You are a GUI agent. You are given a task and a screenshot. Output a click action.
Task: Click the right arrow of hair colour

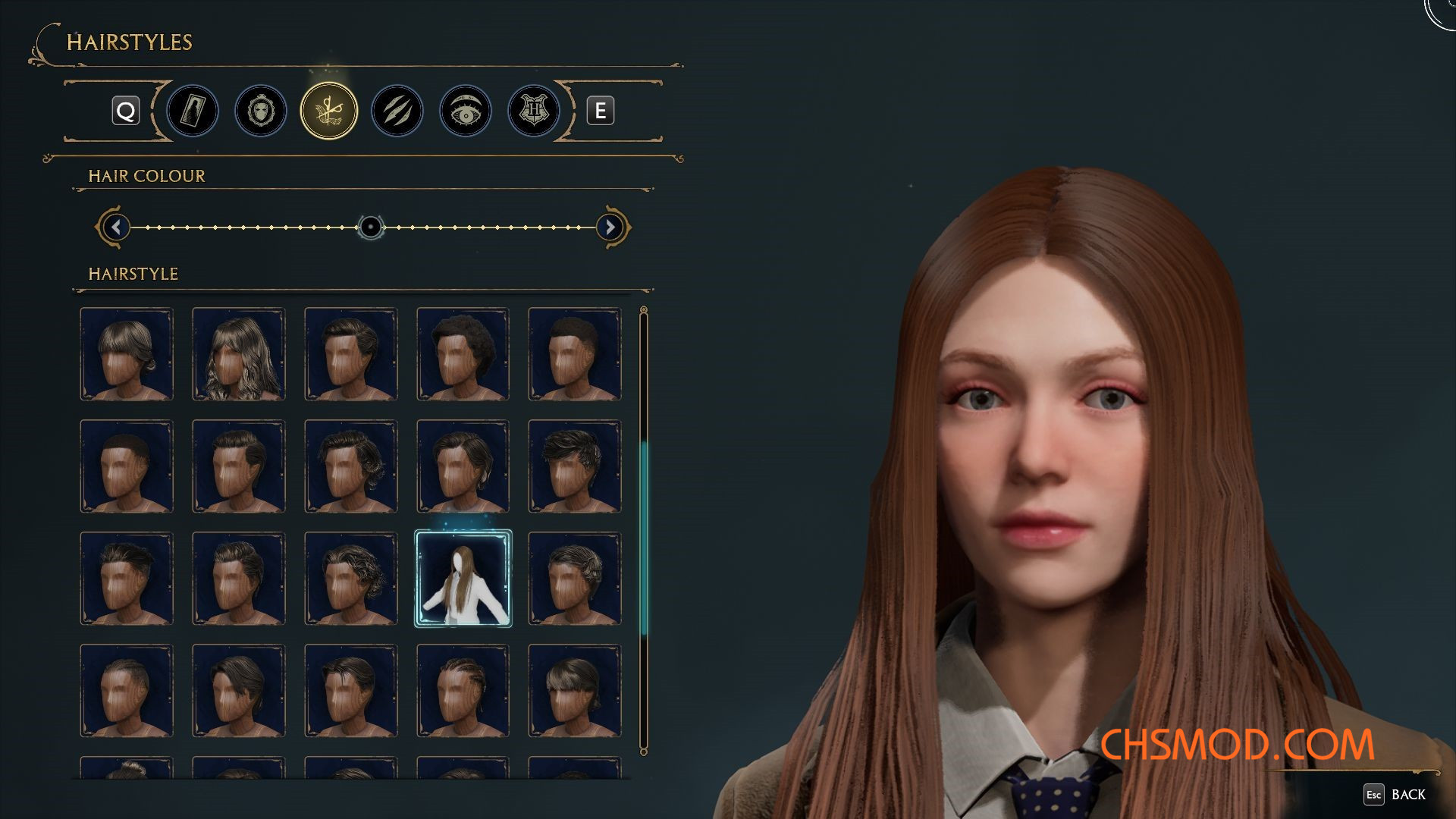610,227
